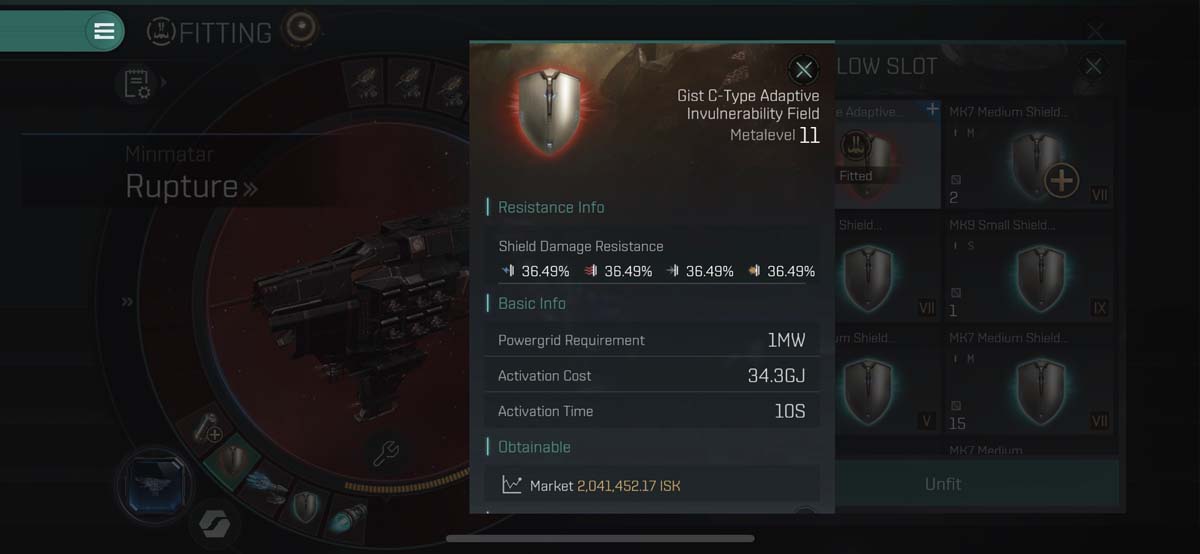Close the Low Slot panel
The width and height of the screenshot is (1200, 554).
1093,67
